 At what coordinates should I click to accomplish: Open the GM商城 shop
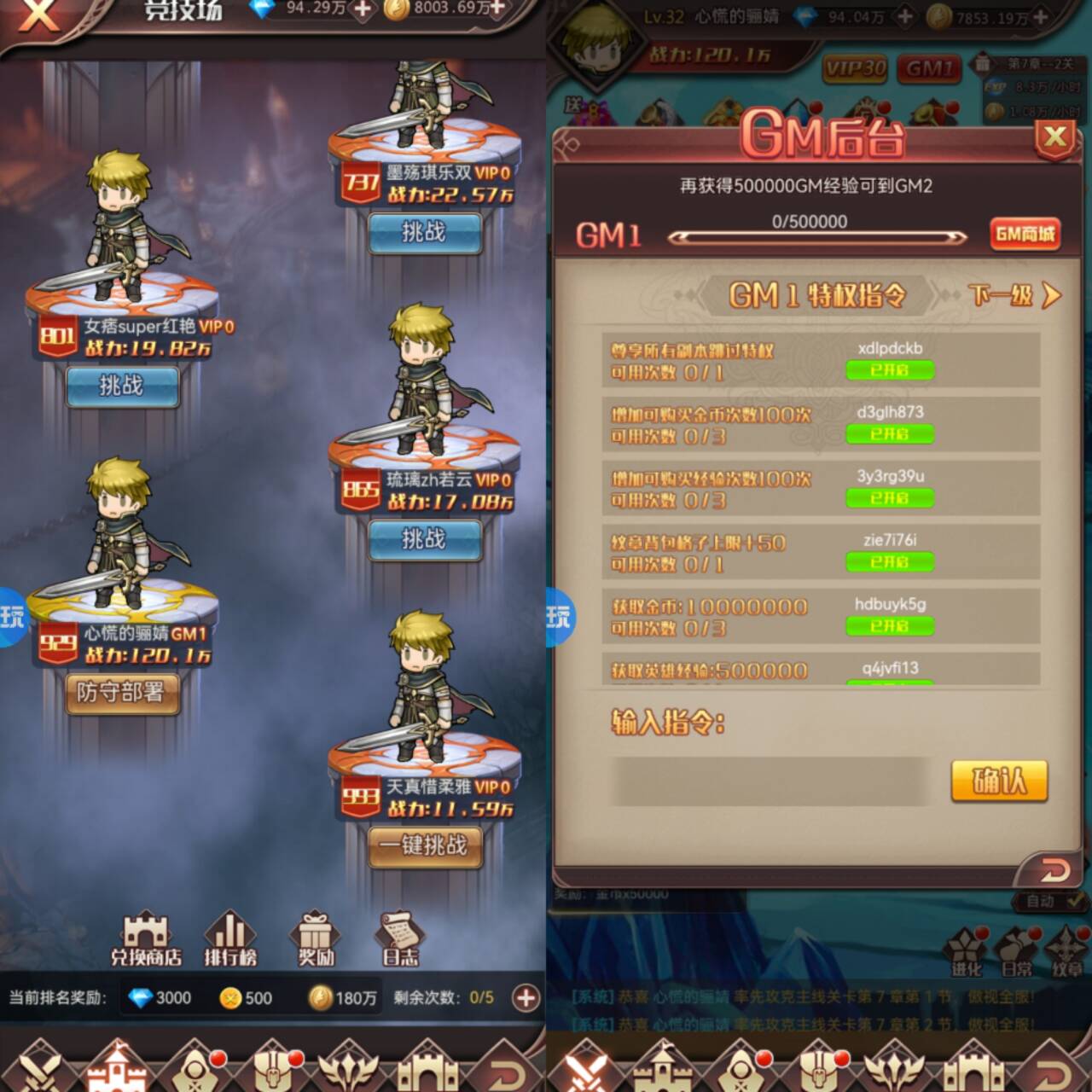1025,234
